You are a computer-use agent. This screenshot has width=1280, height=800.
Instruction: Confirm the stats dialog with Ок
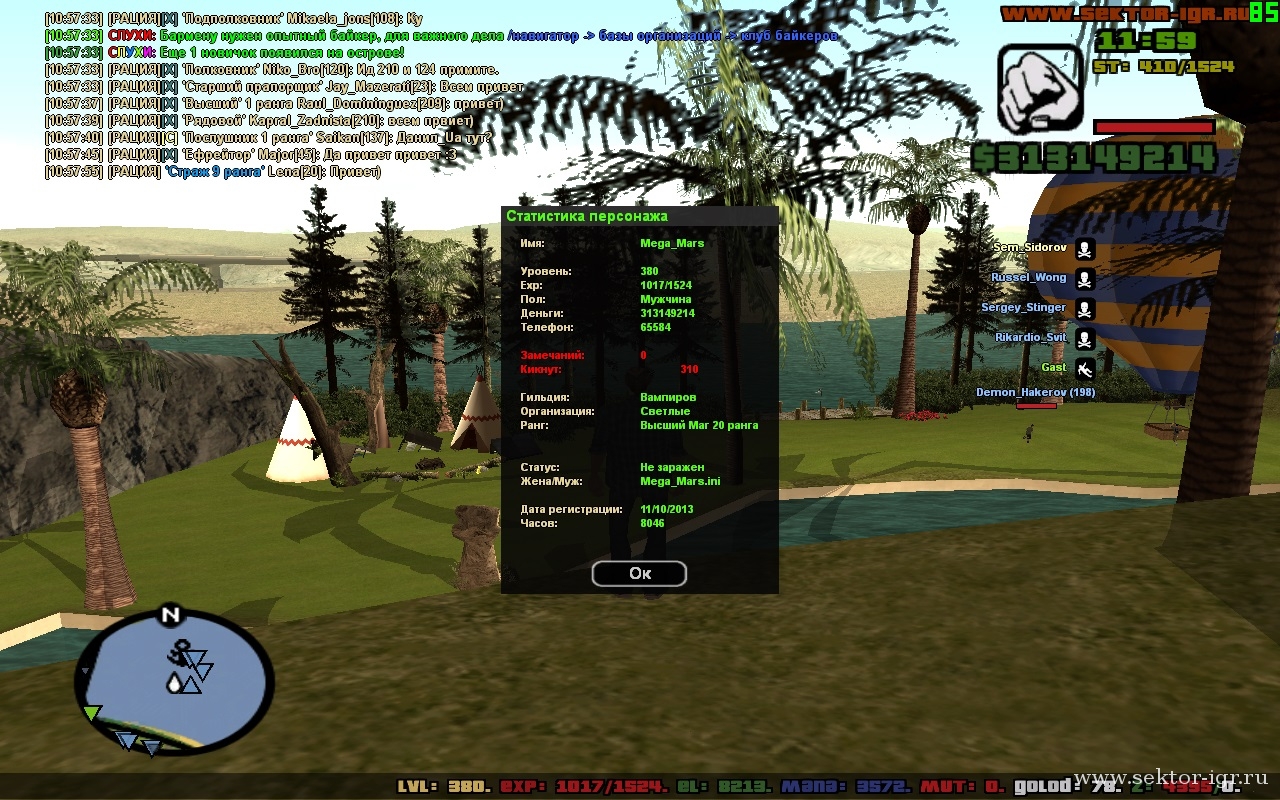pyautogui.click(x=639, y=573)
